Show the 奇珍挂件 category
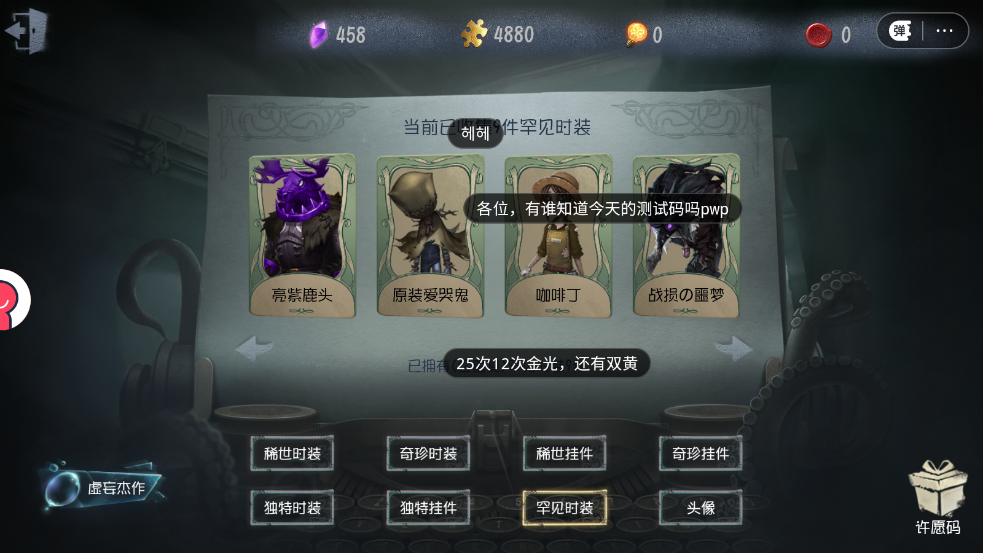Viewport: 983px width, 553px height. (x=700, y=453)
